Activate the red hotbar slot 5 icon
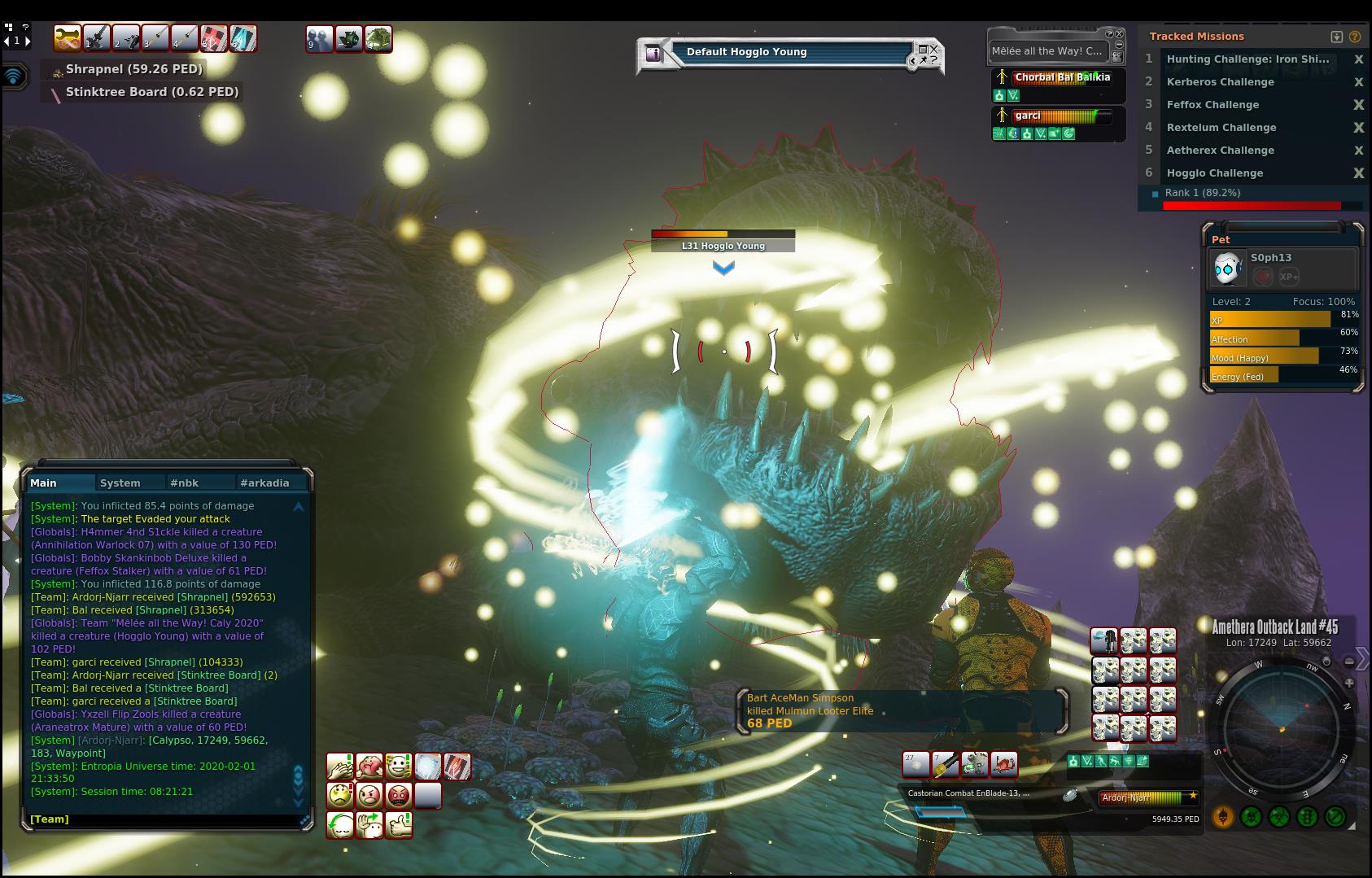1372x878 pixels. coord(213,37)
